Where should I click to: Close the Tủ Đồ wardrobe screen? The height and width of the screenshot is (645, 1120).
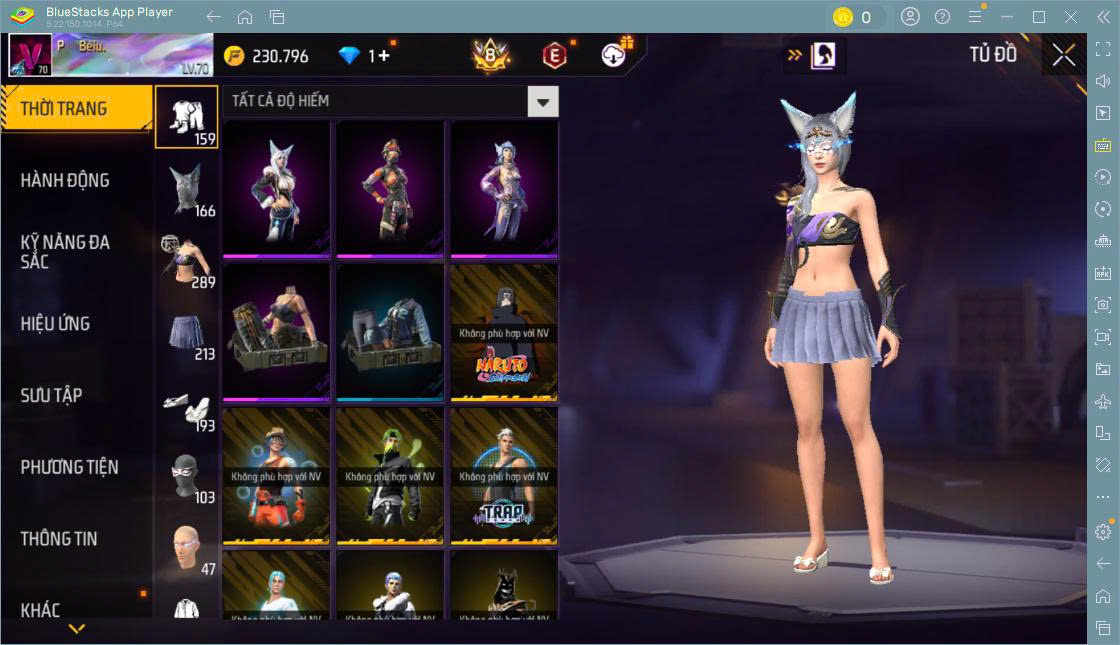(1064, 56)
